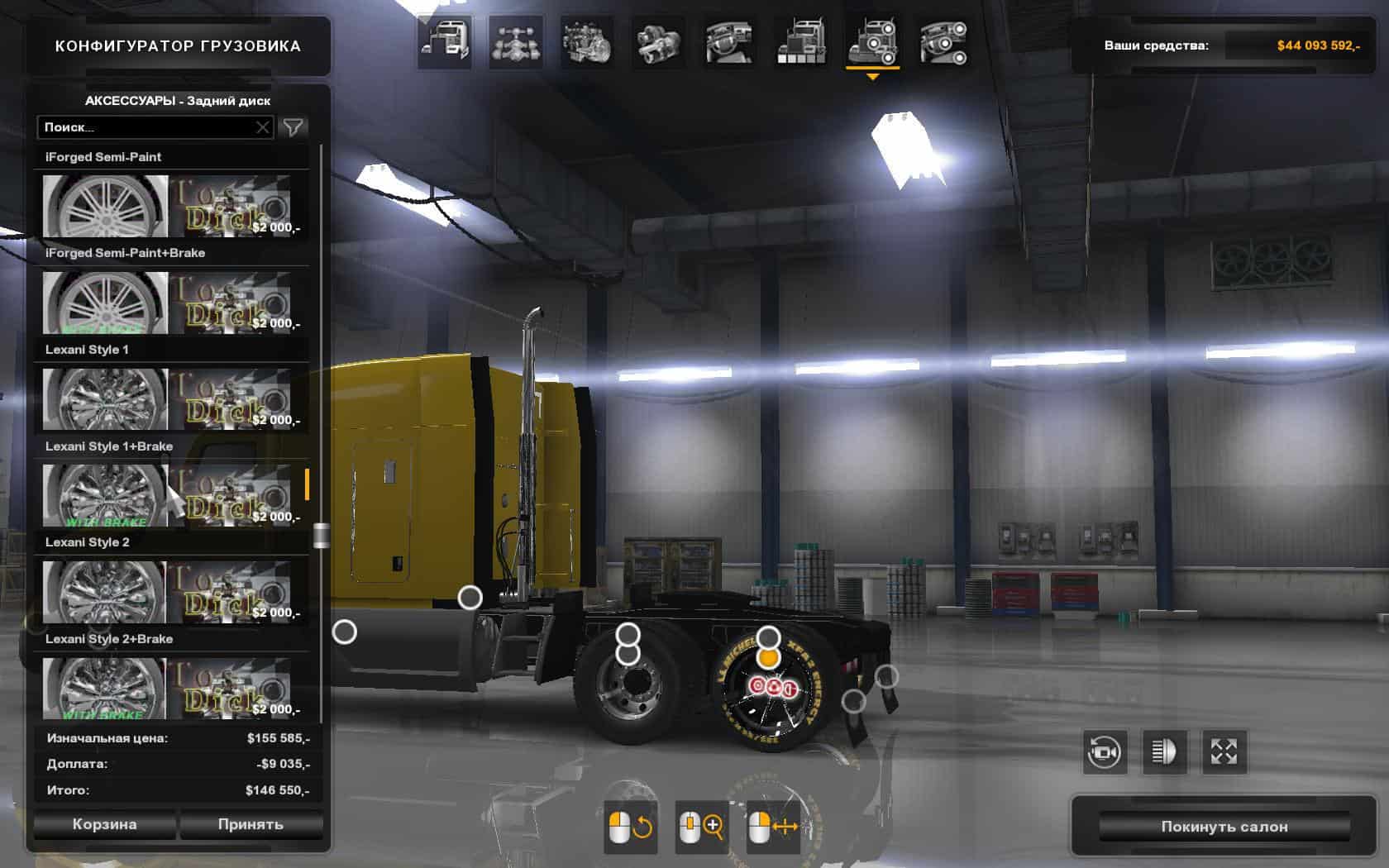The height and width of the screenshot is (868, 1389).
Task: Click the Принять accept button
Action: (x=251, y=824)
